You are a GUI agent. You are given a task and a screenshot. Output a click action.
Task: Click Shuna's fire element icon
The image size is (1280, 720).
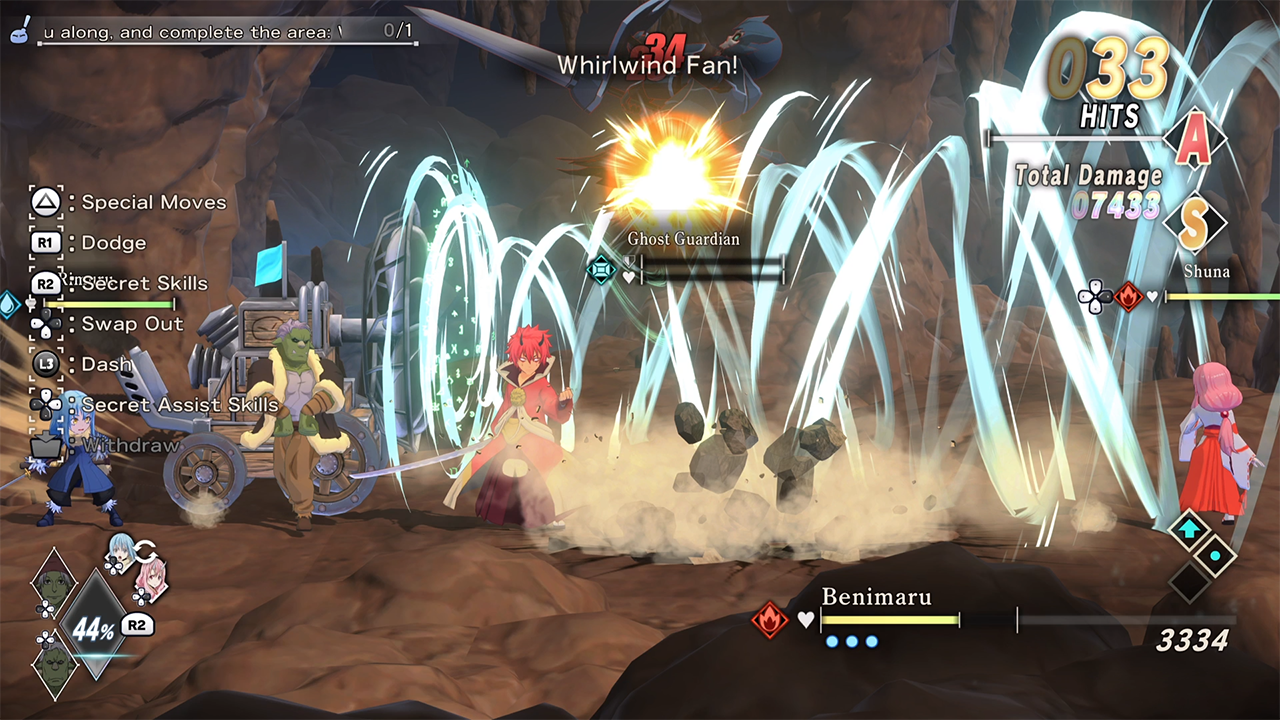1129,296
